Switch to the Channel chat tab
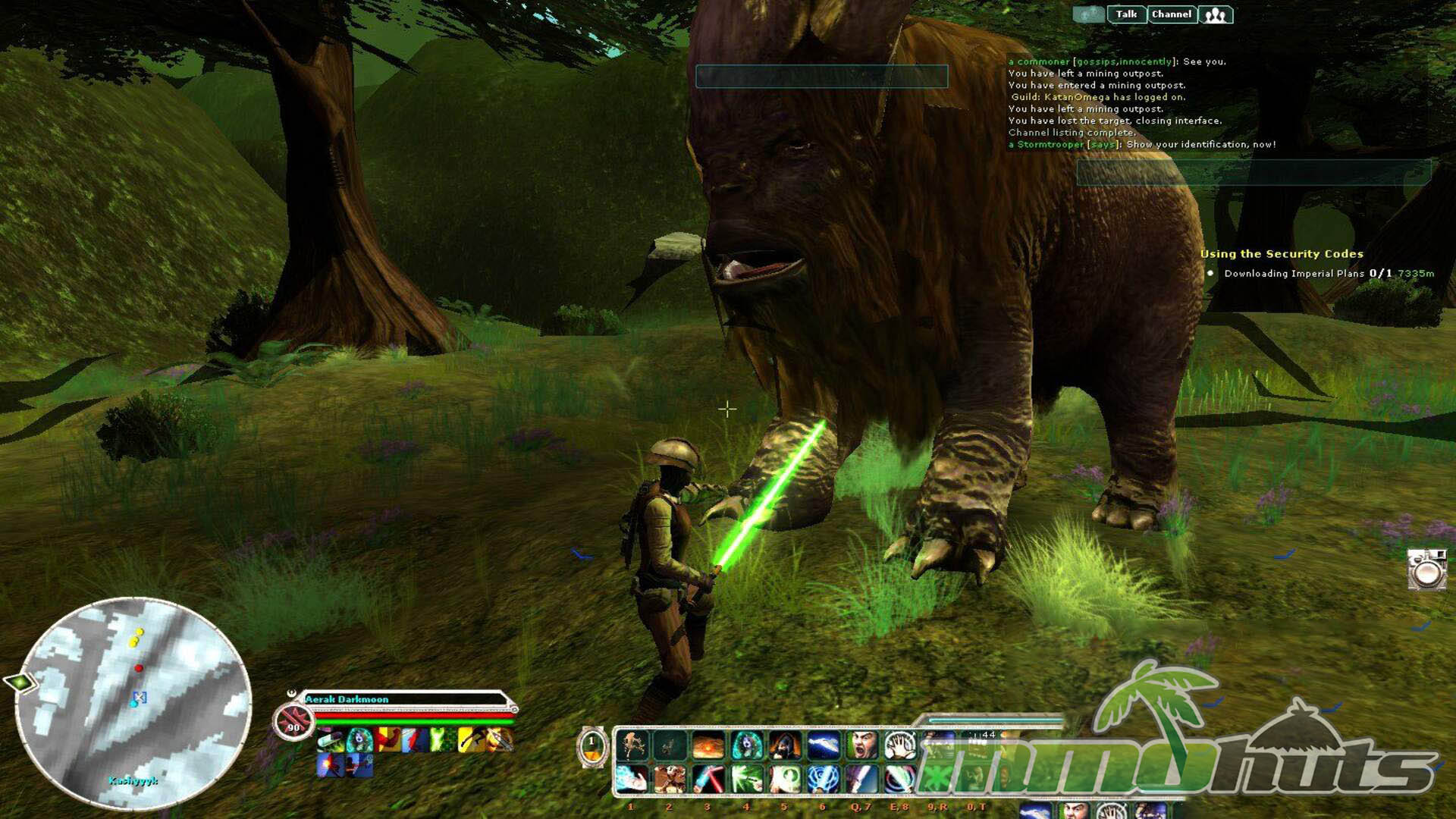 point(1172,14)
